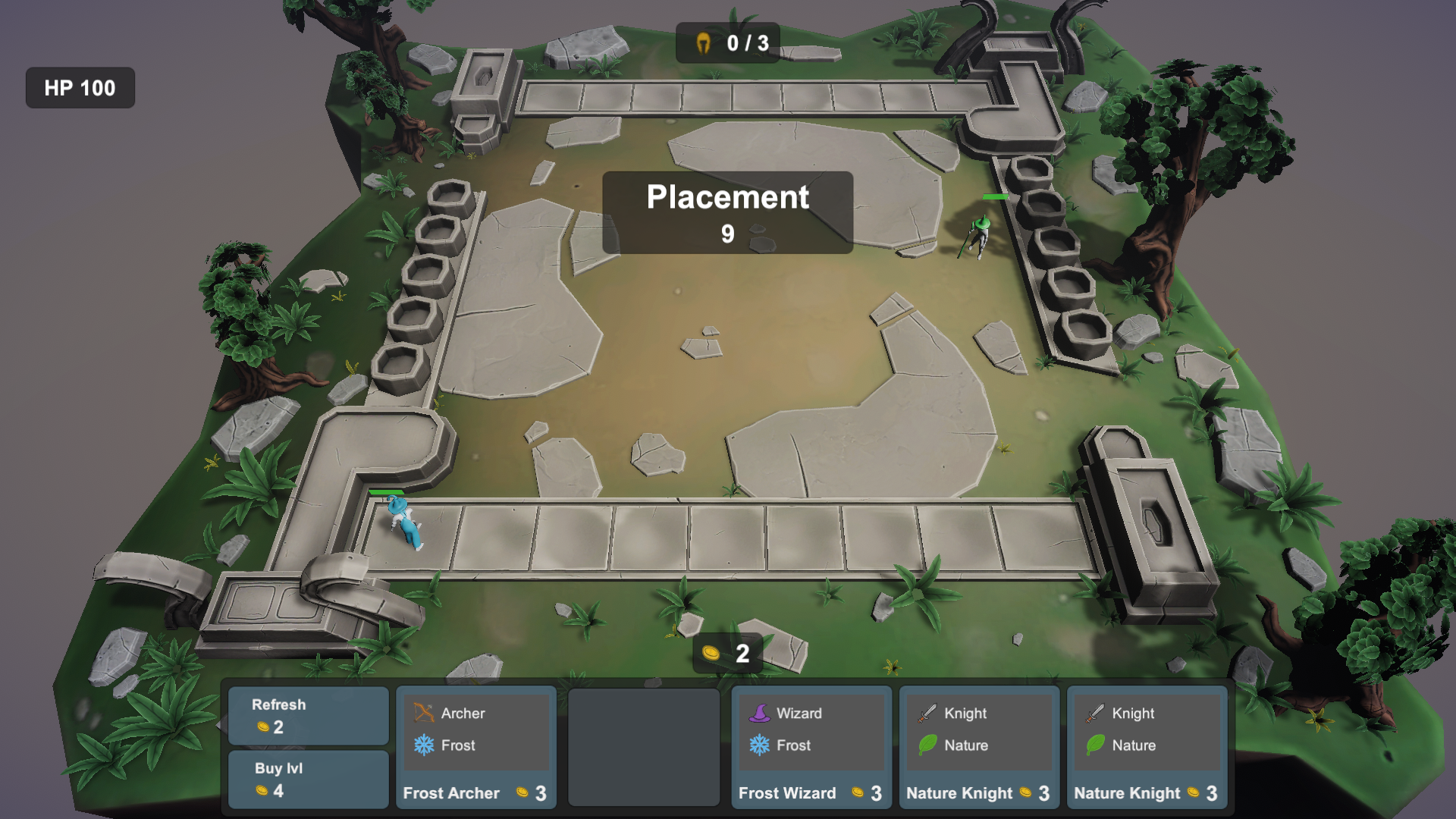Viewport: 1456px width, 819px height.
Task: Buy a level for 4 gold
Action: [x=308, y=780]
